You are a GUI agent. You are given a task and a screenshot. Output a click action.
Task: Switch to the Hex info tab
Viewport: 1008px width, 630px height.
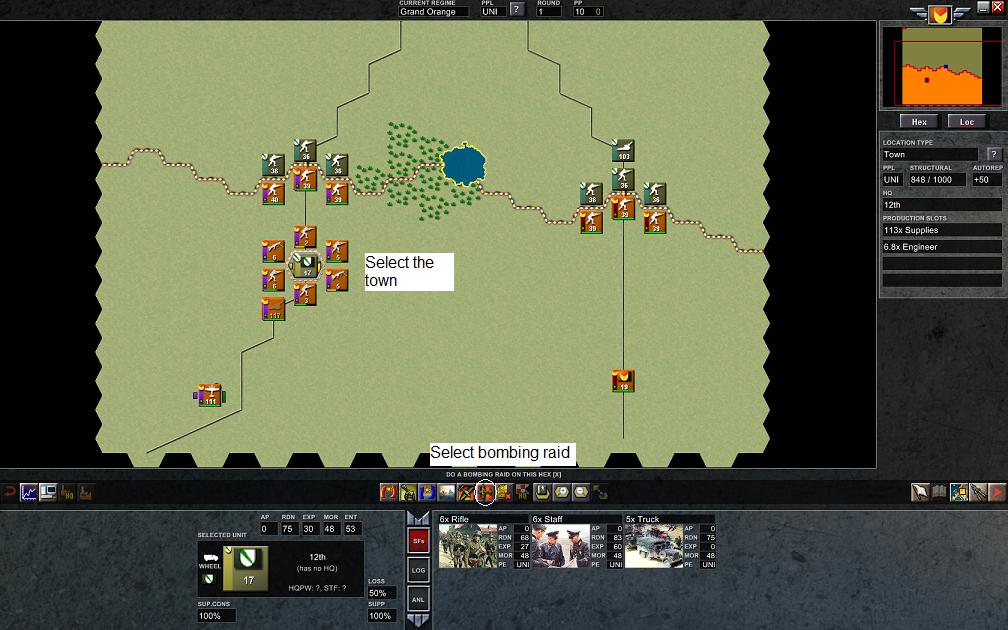919,122
